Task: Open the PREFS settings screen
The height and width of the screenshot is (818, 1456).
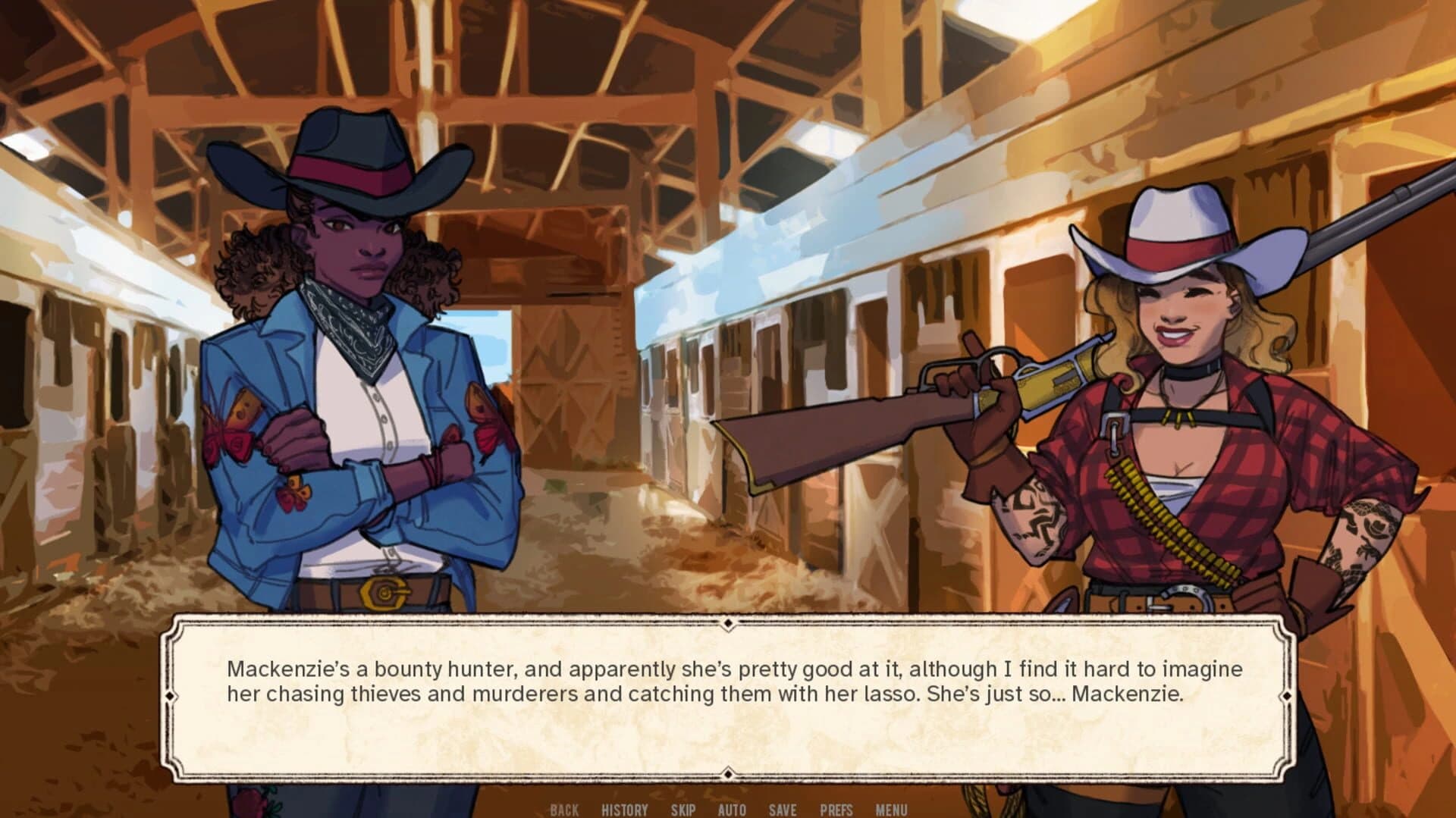Action: click(835, 809)
